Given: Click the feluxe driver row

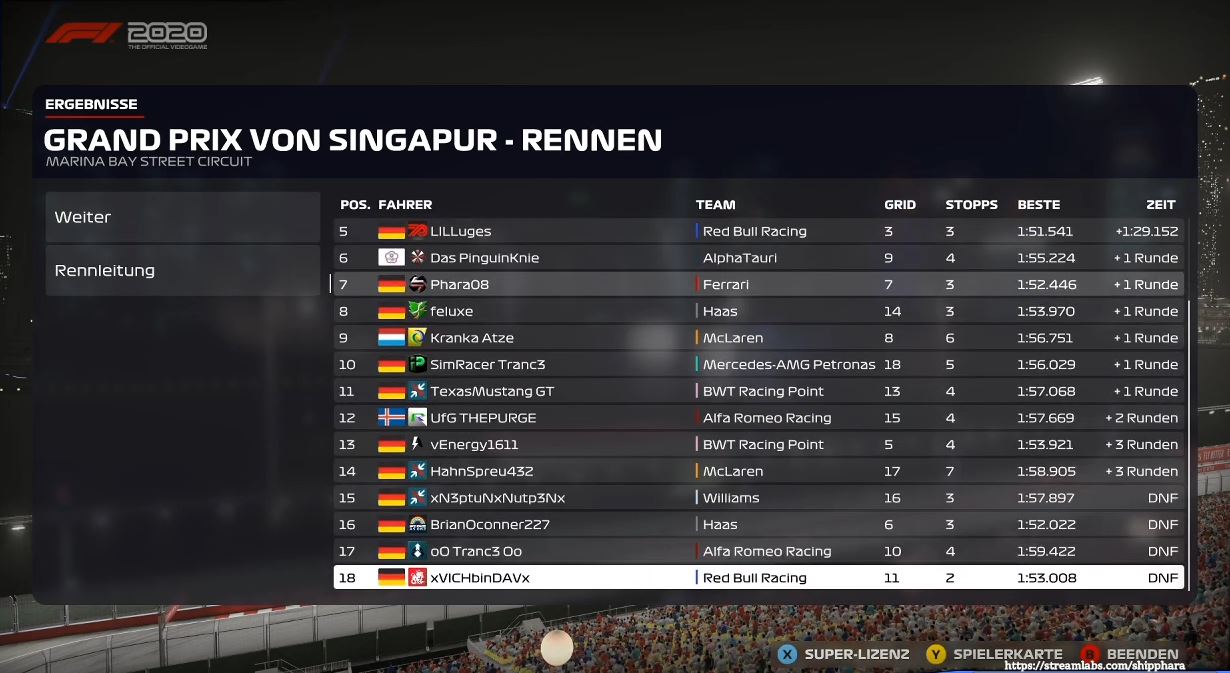Looking at the screenshot, I should point(758,311).
